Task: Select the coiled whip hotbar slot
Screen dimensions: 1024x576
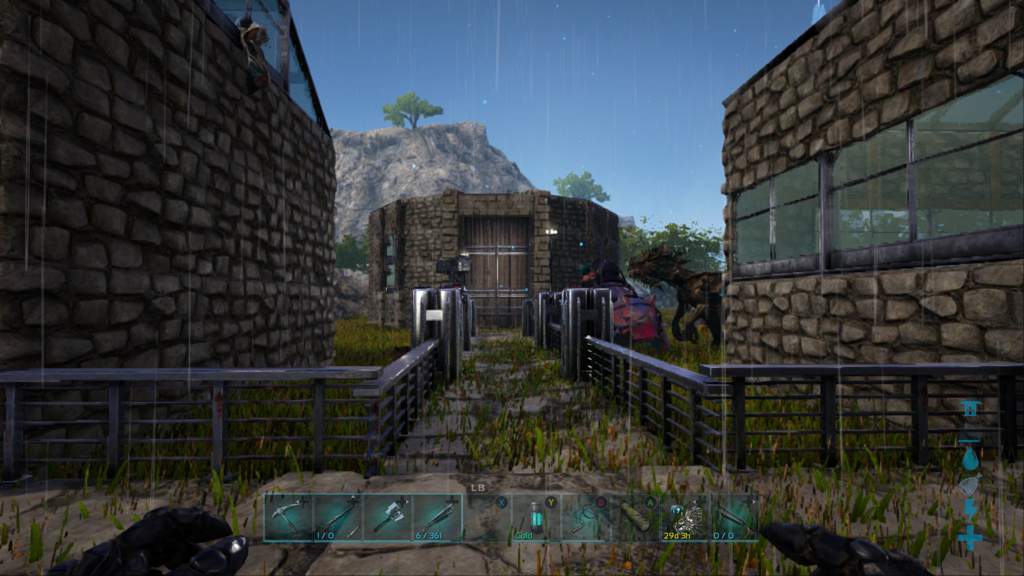Action: [586, 517]
